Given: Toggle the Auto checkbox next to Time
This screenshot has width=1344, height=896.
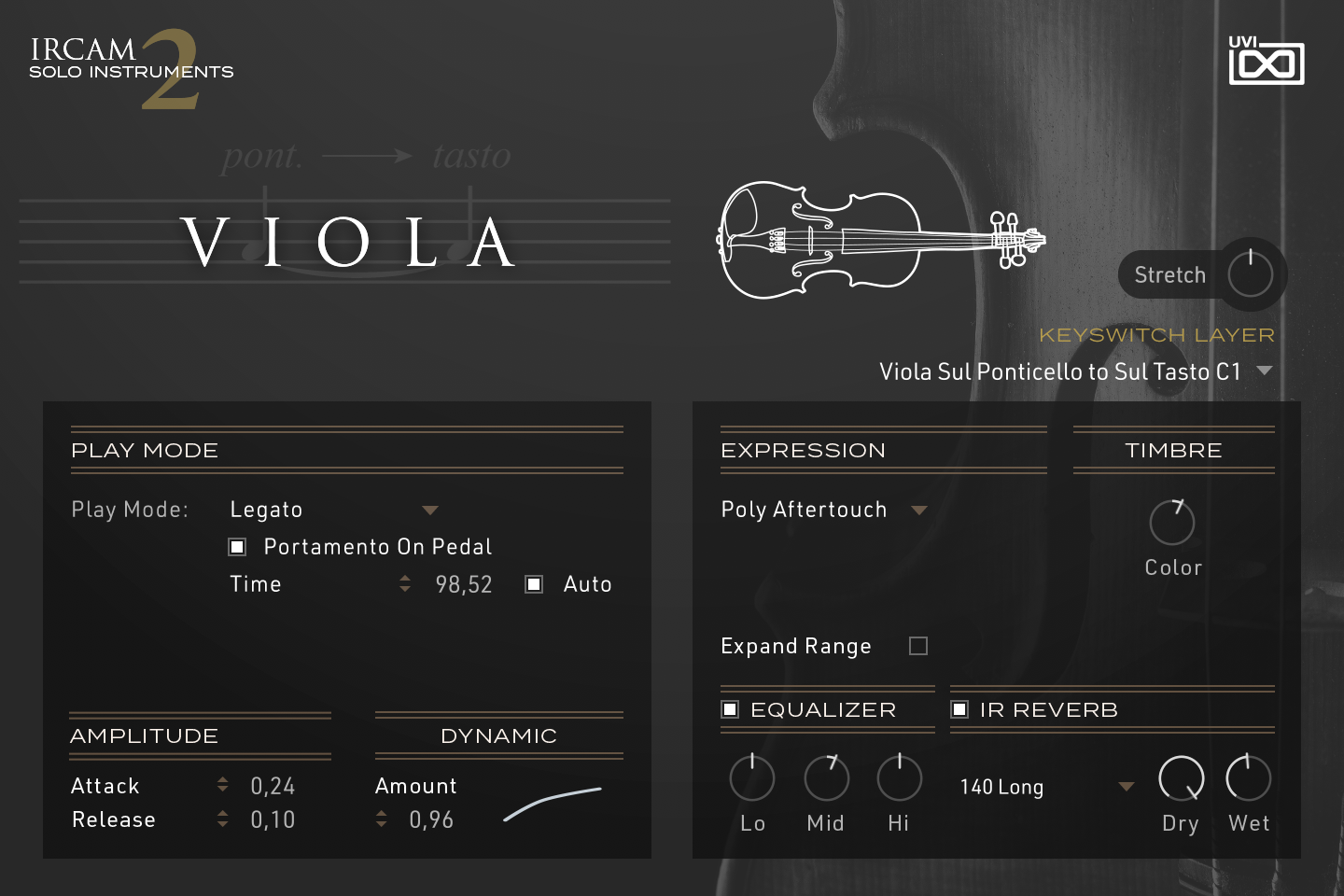Looking at the screenshot, I should (x=533, y=583).
